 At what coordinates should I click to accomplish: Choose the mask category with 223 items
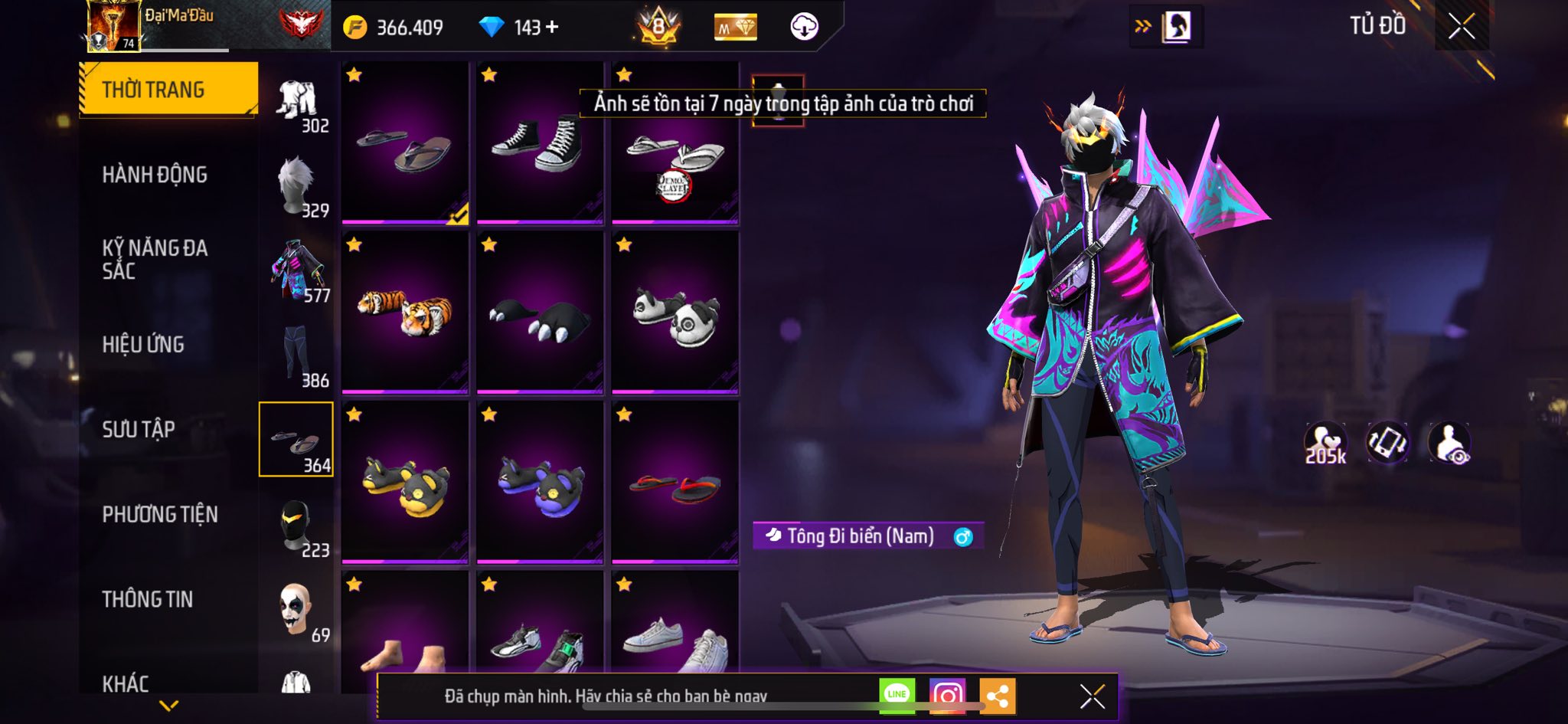297,526
